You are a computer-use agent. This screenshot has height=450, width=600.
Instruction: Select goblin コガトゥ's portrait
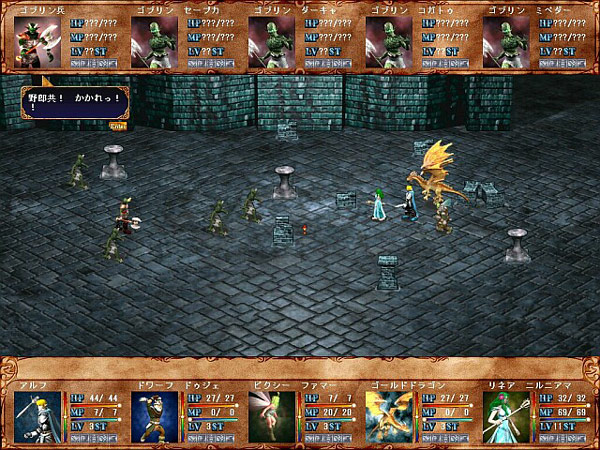click(x=389, y=42)
